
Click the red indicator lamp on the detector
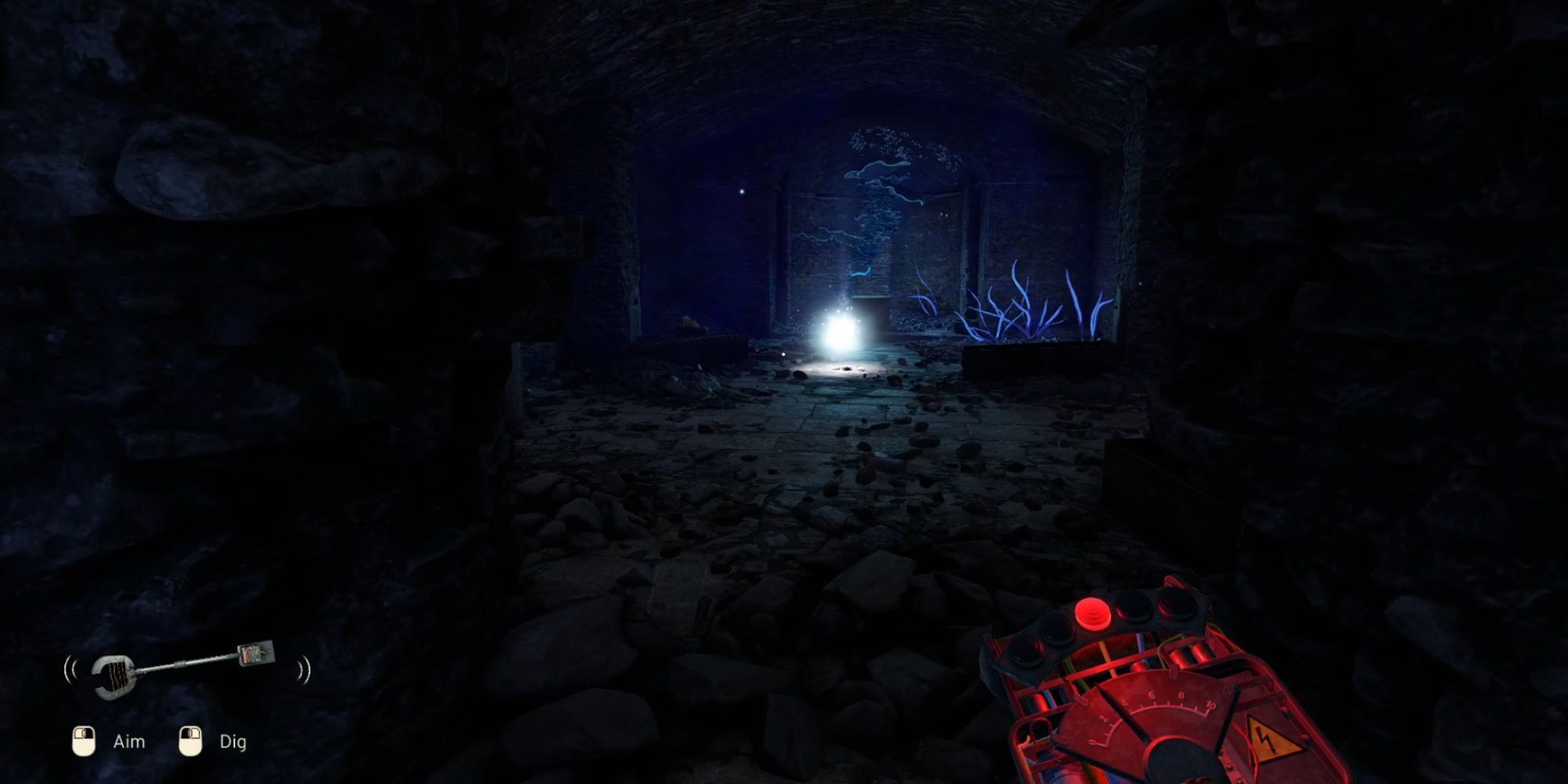1091,613
